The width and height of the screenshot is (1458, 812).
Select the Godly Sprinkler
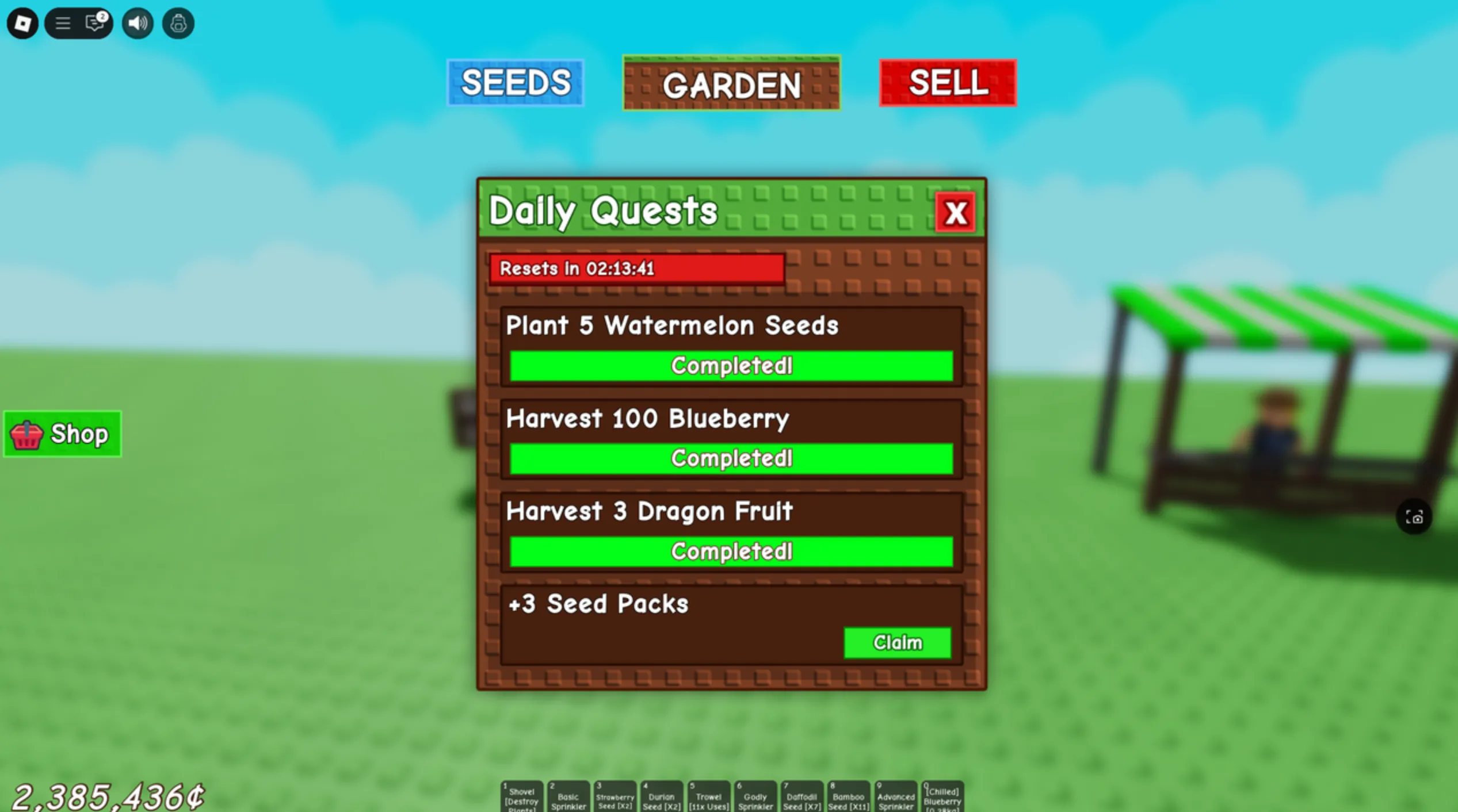755,796
